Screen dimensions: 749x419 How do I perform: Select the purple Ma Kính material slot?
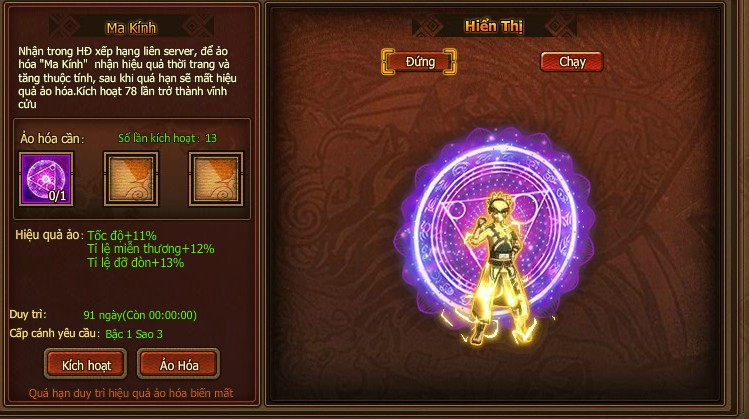[46, 178]
